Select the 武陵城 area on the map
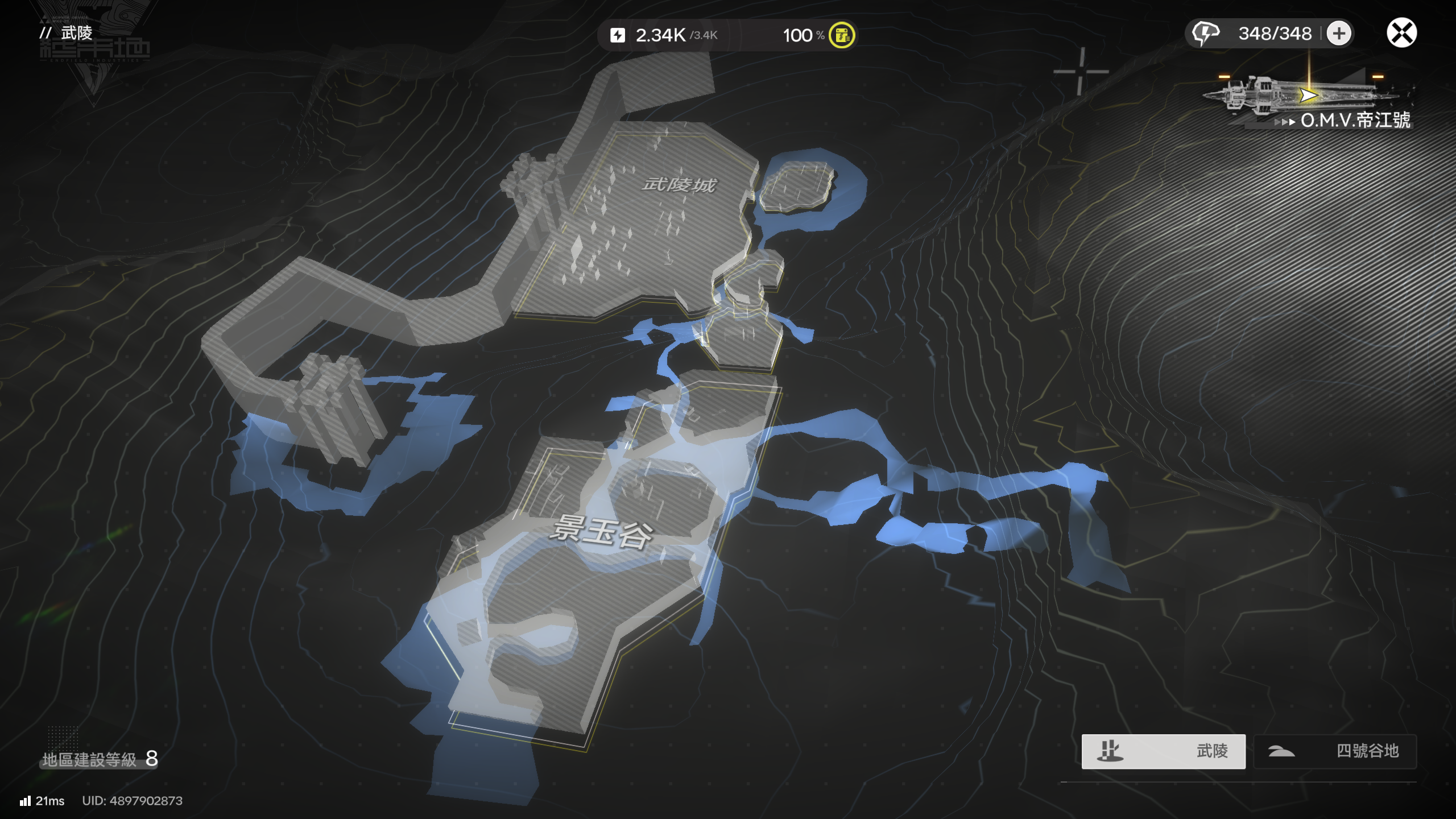The width and height of the screenshot is (1456, 819). tap(679, 185)
